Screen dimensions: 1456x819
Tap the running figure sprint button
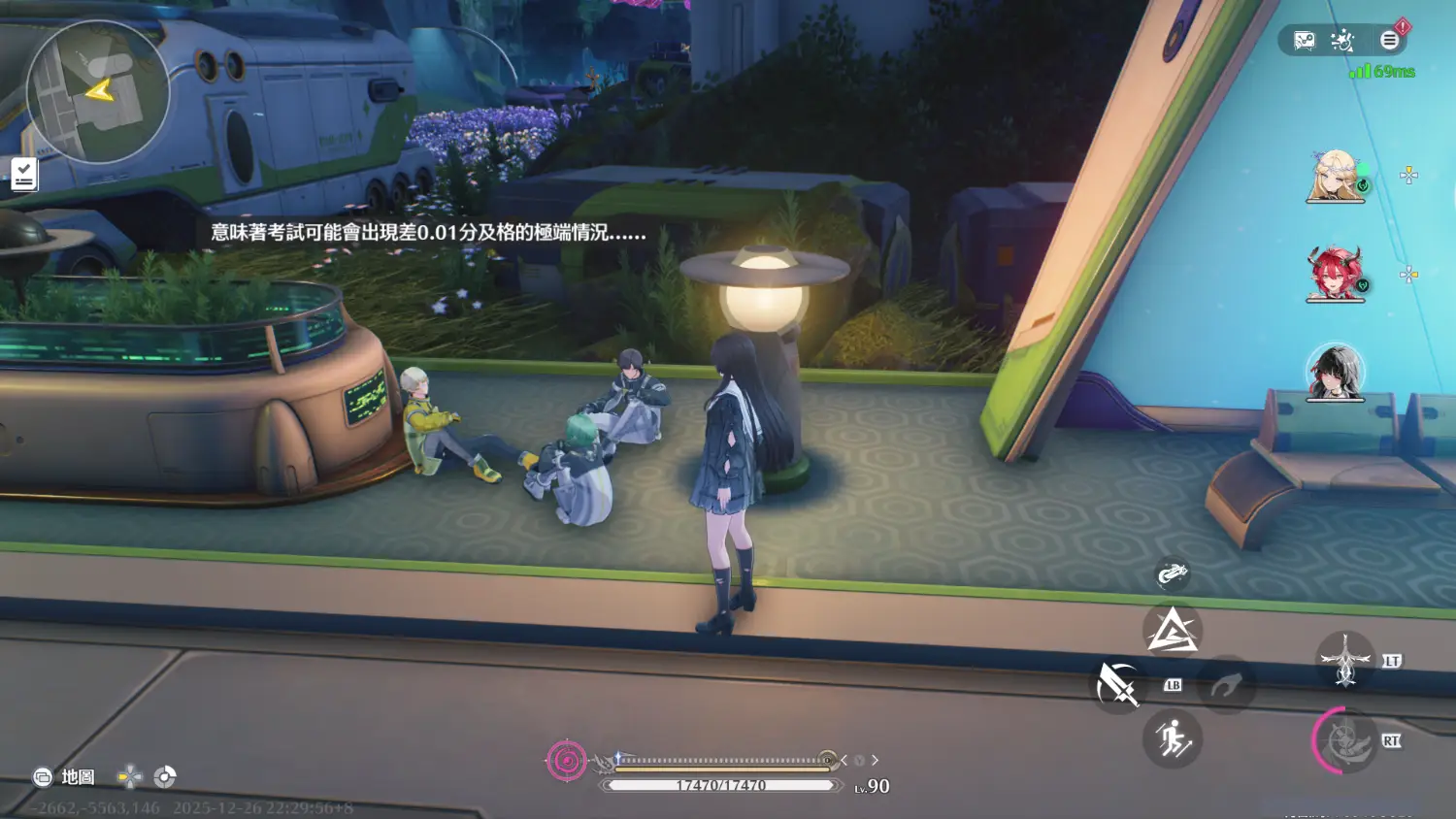tap(1173, 740)
